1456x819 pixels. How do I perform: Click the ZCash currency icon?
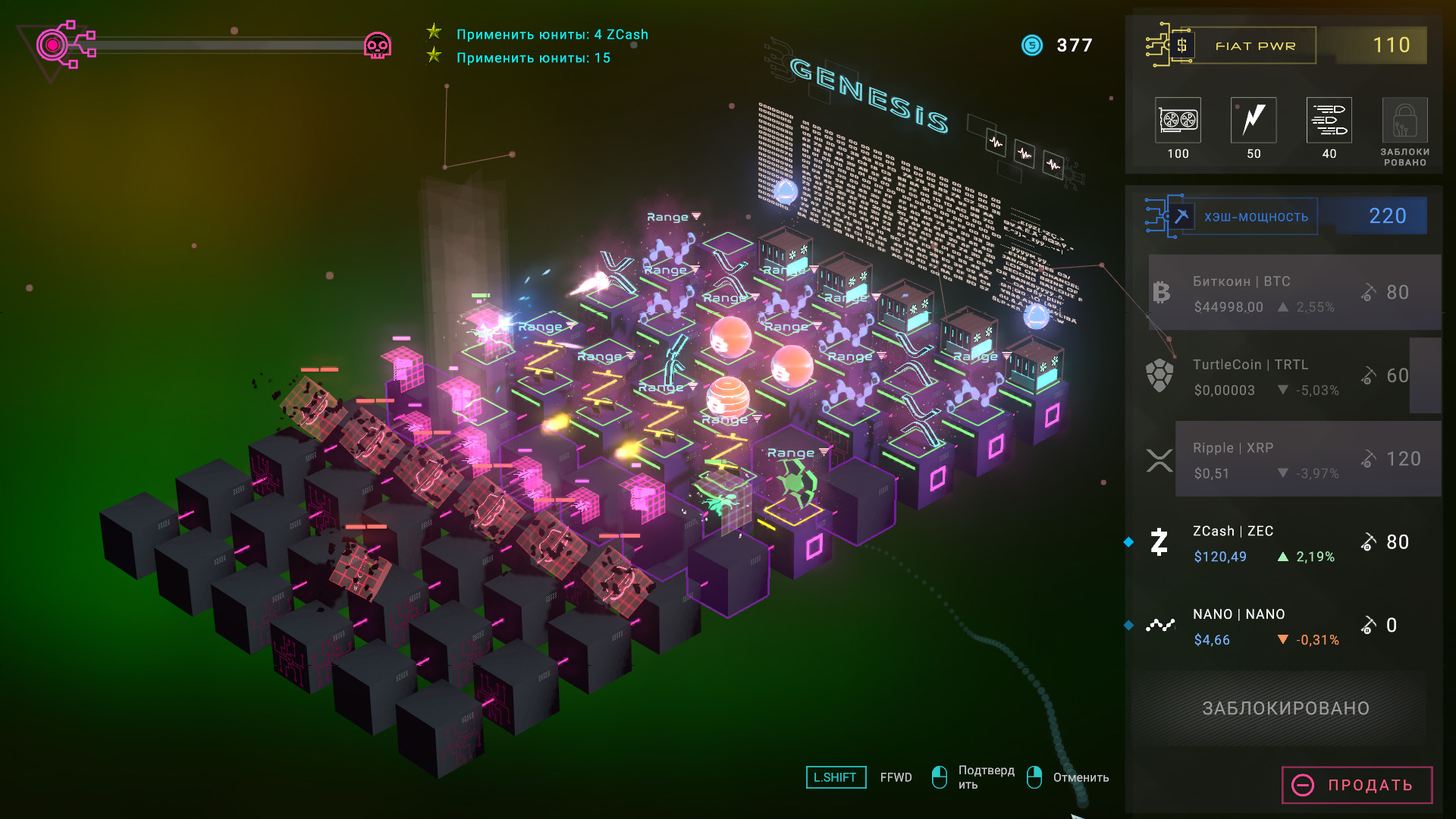[x=1158, y=542]
